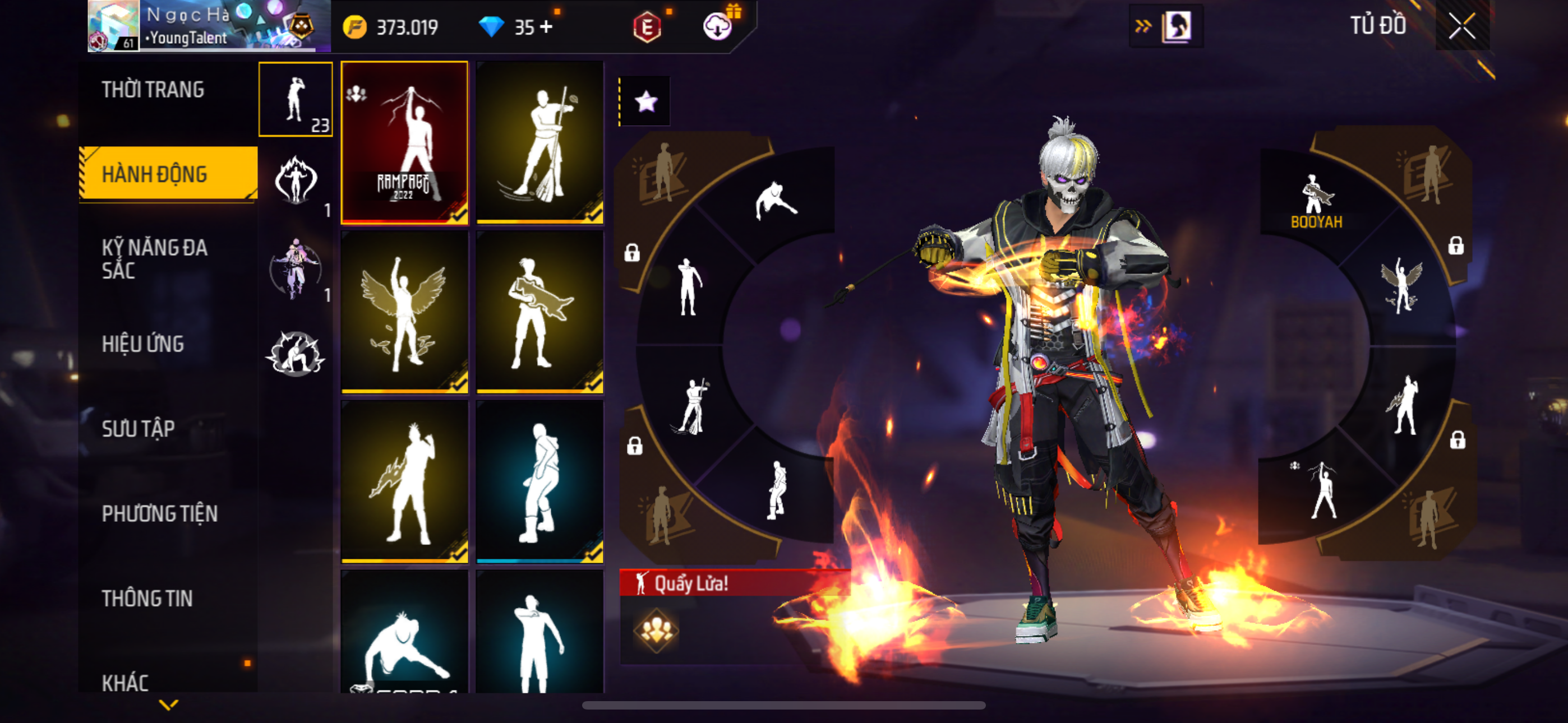The width and height of the screenshot is (1568, 723).
Task: Open the red E hexagon icon
Action: [x=647, y=27]
